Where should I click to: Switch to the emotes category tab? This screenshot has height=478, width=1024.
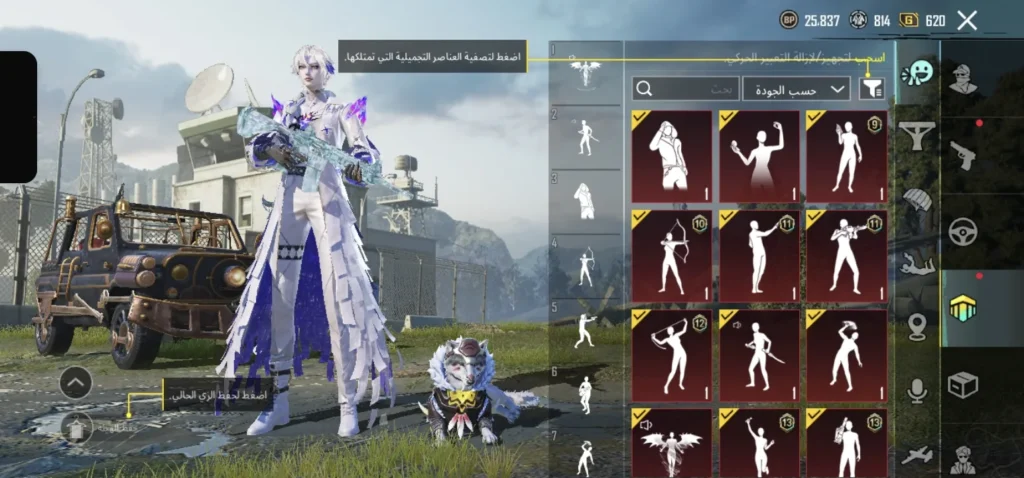pos(917,73)
